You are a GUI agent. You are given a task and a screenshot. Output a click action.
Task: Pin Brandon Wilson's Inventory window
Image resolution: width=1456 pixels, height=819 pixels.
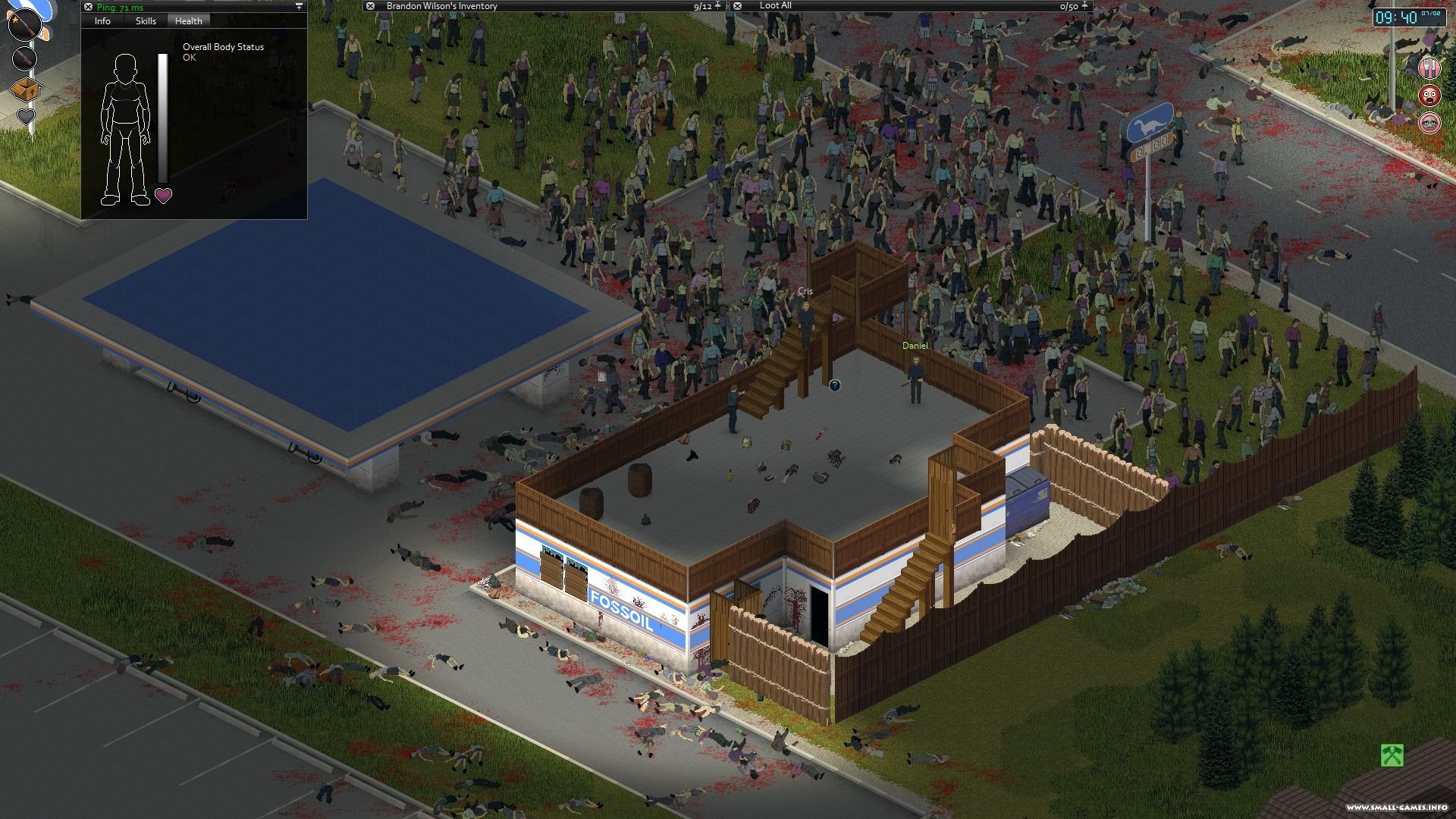coord(718,6)
